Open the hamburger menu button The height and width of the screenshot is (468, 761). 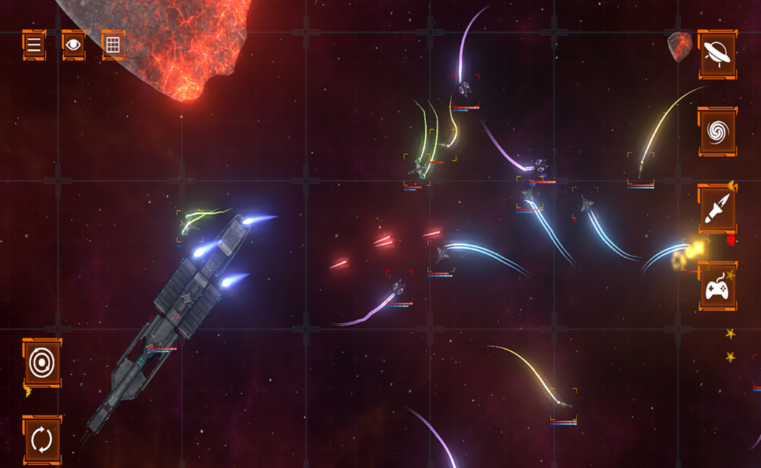[34, 45]
